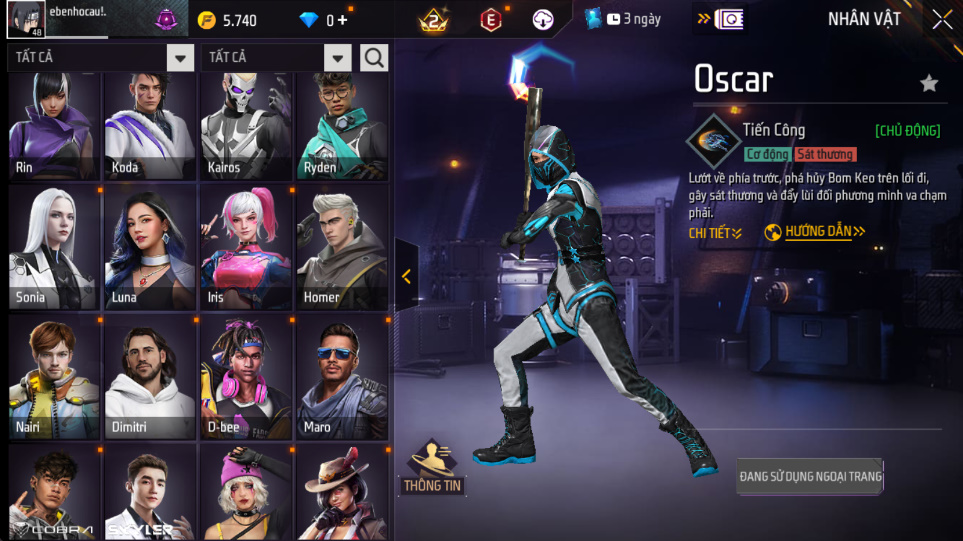Select the Sonia character tile
Image resolution: width=963 pixels, height=541 pixels.
pyautogui.click(x=55, y=247)
